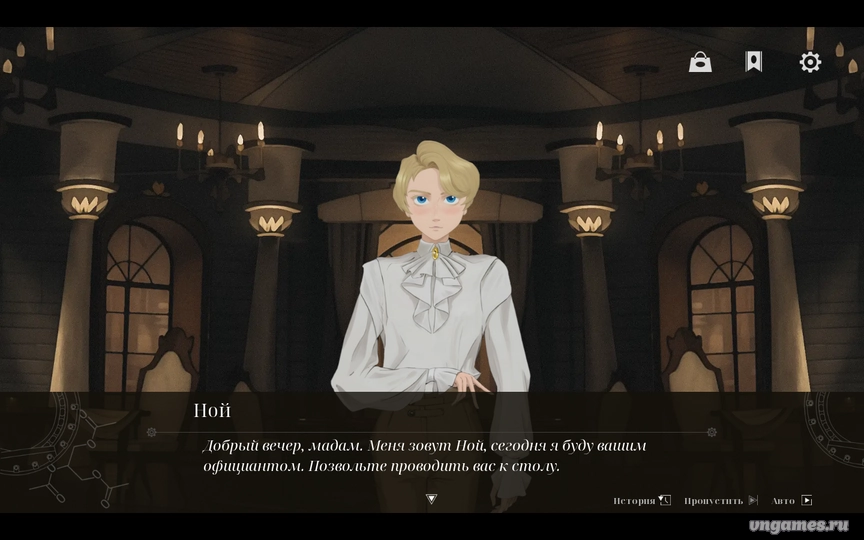Show the История dialogue log
This screenshot has width=864, height=540.
pos(641,500)
